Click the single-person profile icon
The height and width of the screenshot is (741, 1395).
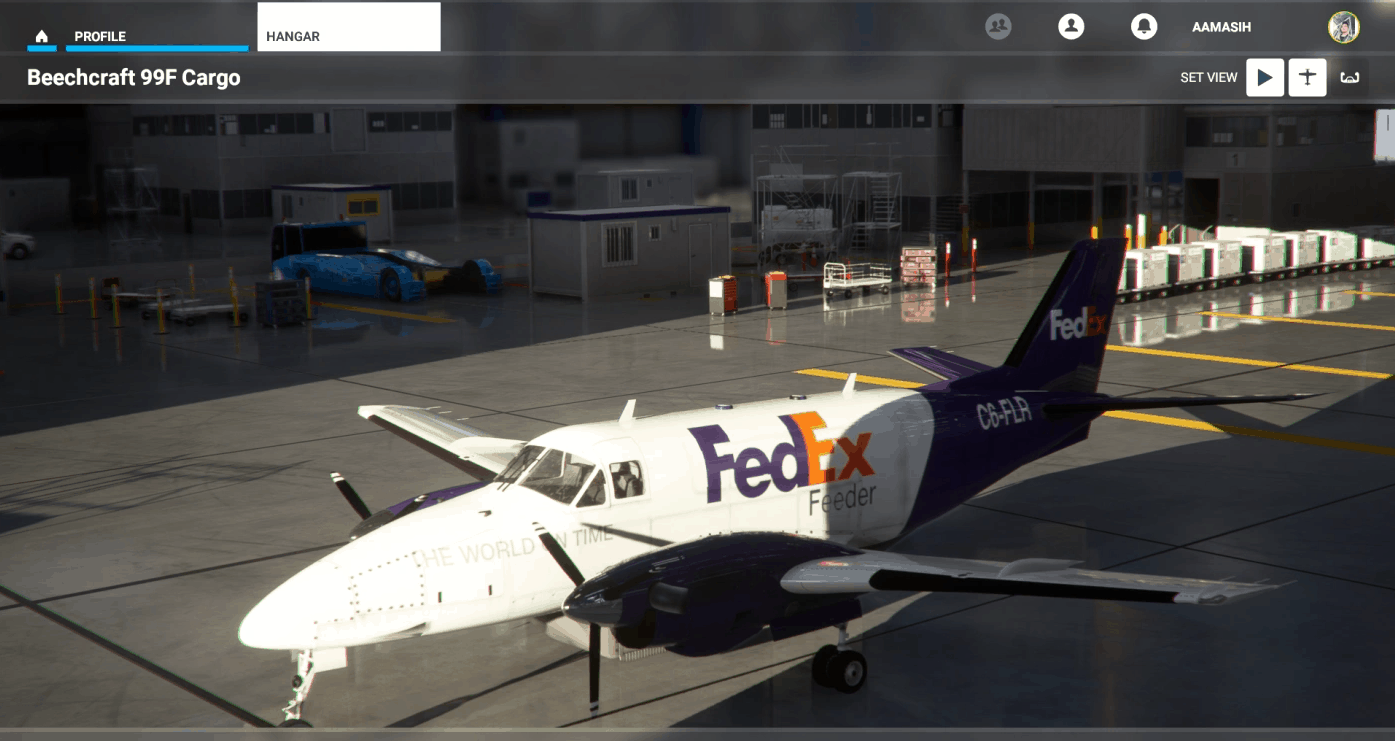(1071, 27)
